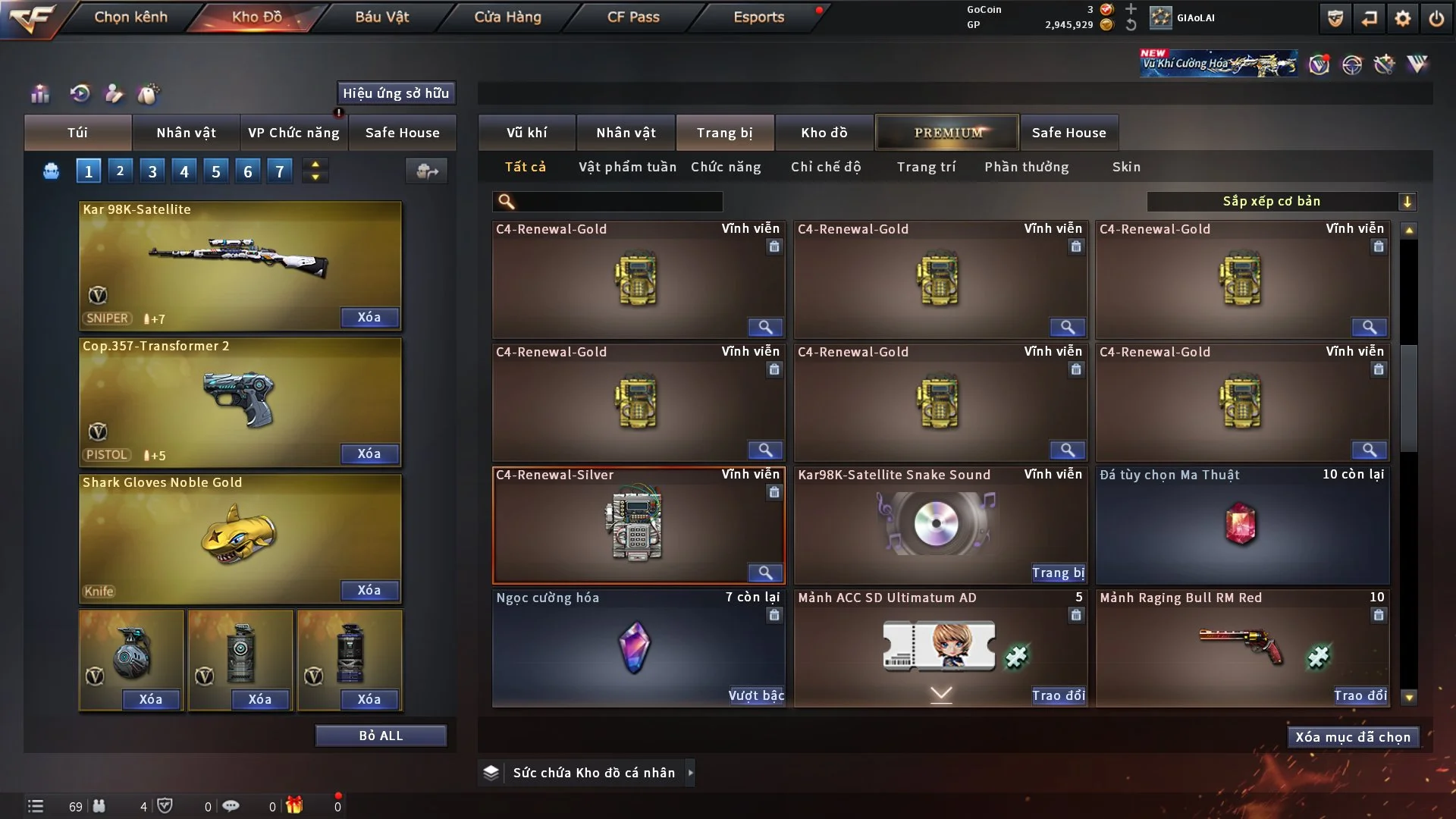Click the inventory search field

618,201
